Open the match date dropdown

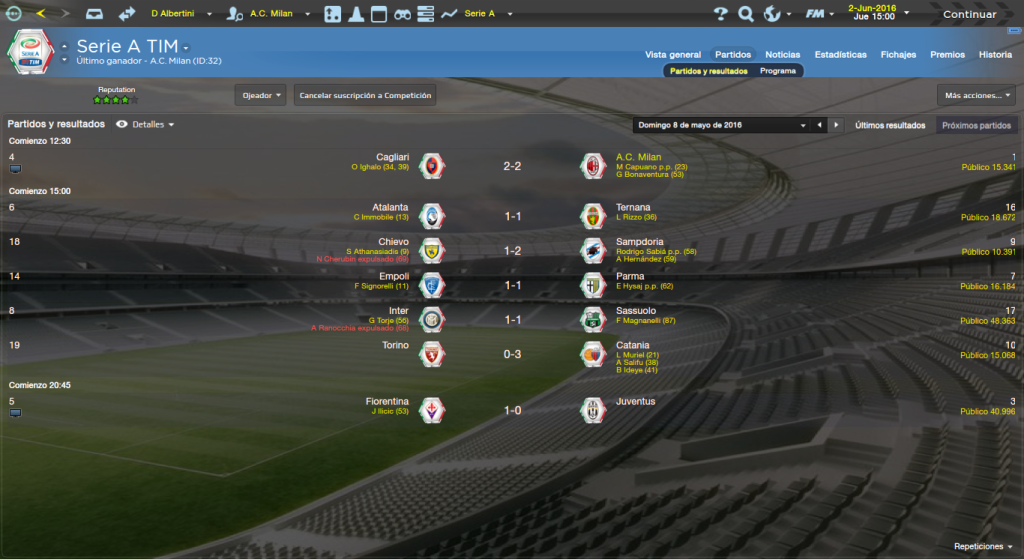[x=720, y=125]
